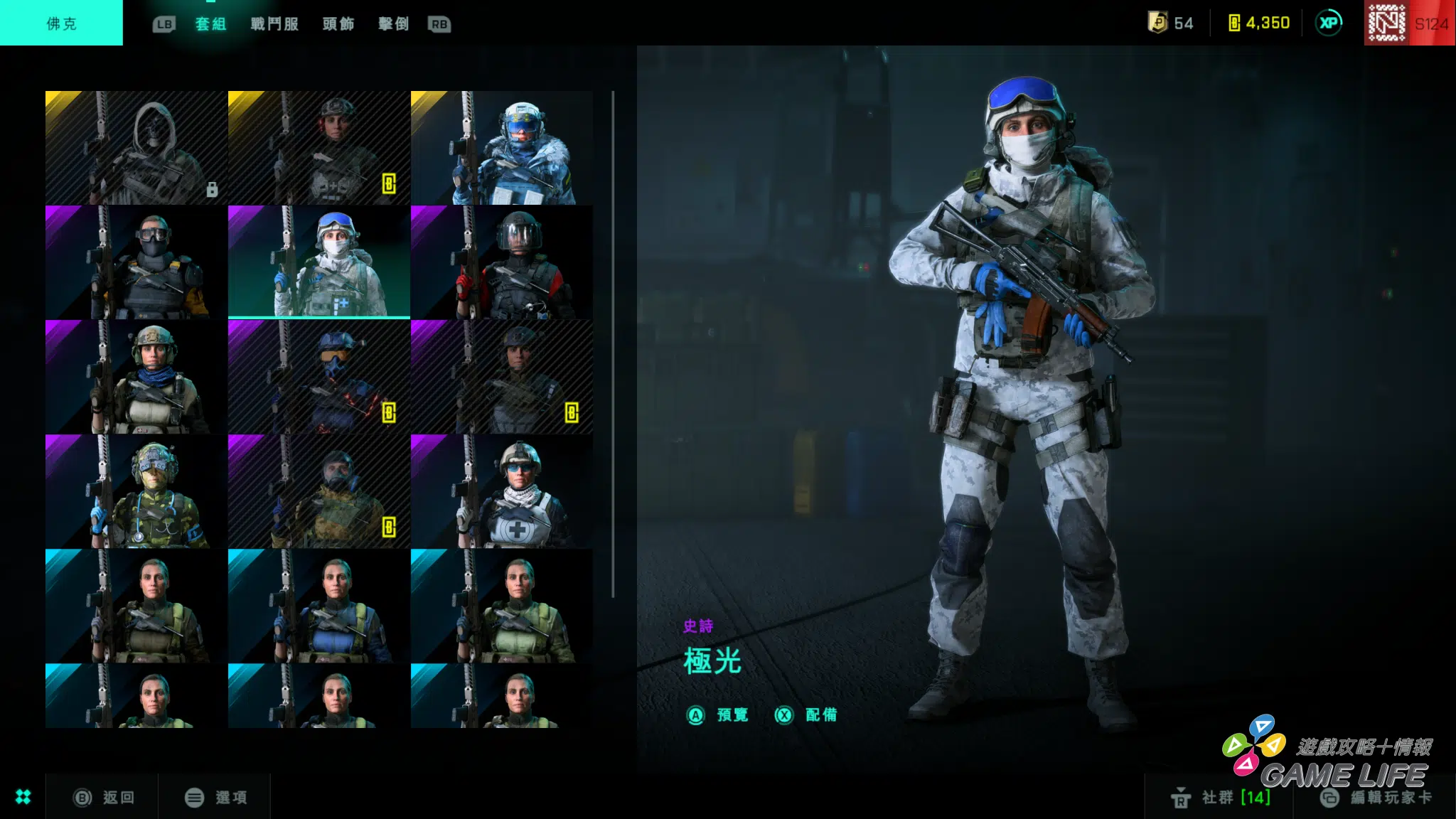Choose the blue furry arctic astronaut-helmet skin
The image size is (1456, 819).
(x=501, y=148)
